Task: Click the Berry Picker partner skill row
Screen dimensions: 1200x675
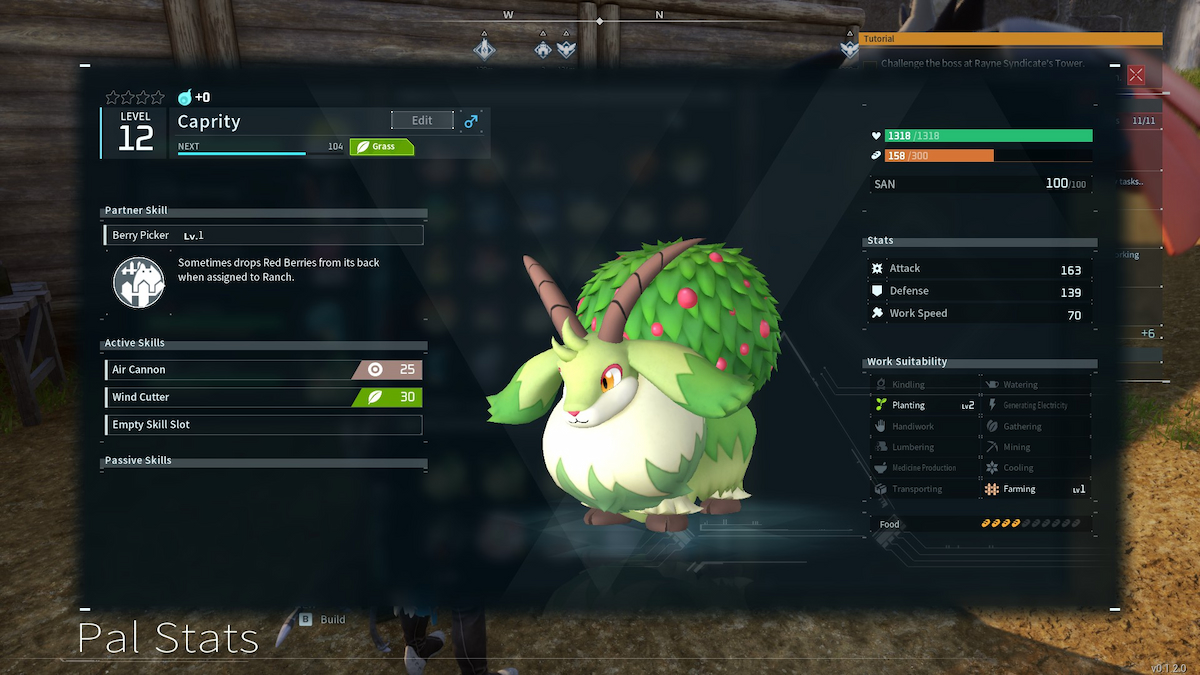Action: click(x=263, y=236)
